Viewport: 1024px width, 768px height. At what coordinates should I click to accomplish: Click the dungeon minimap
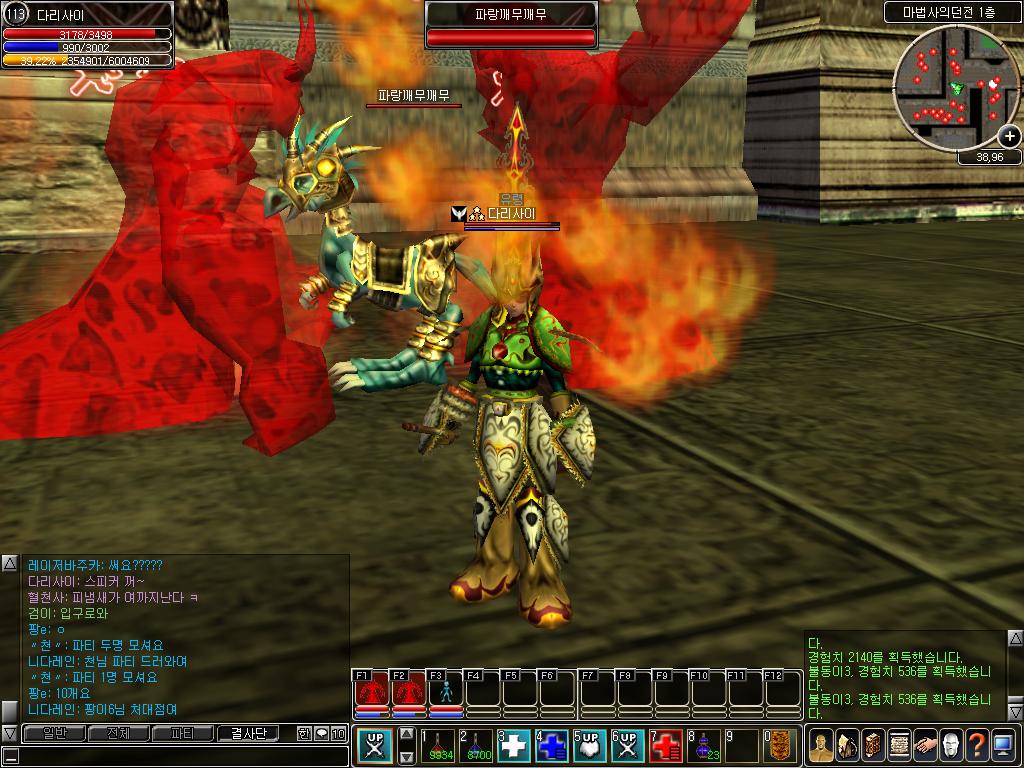coord(950,88)
